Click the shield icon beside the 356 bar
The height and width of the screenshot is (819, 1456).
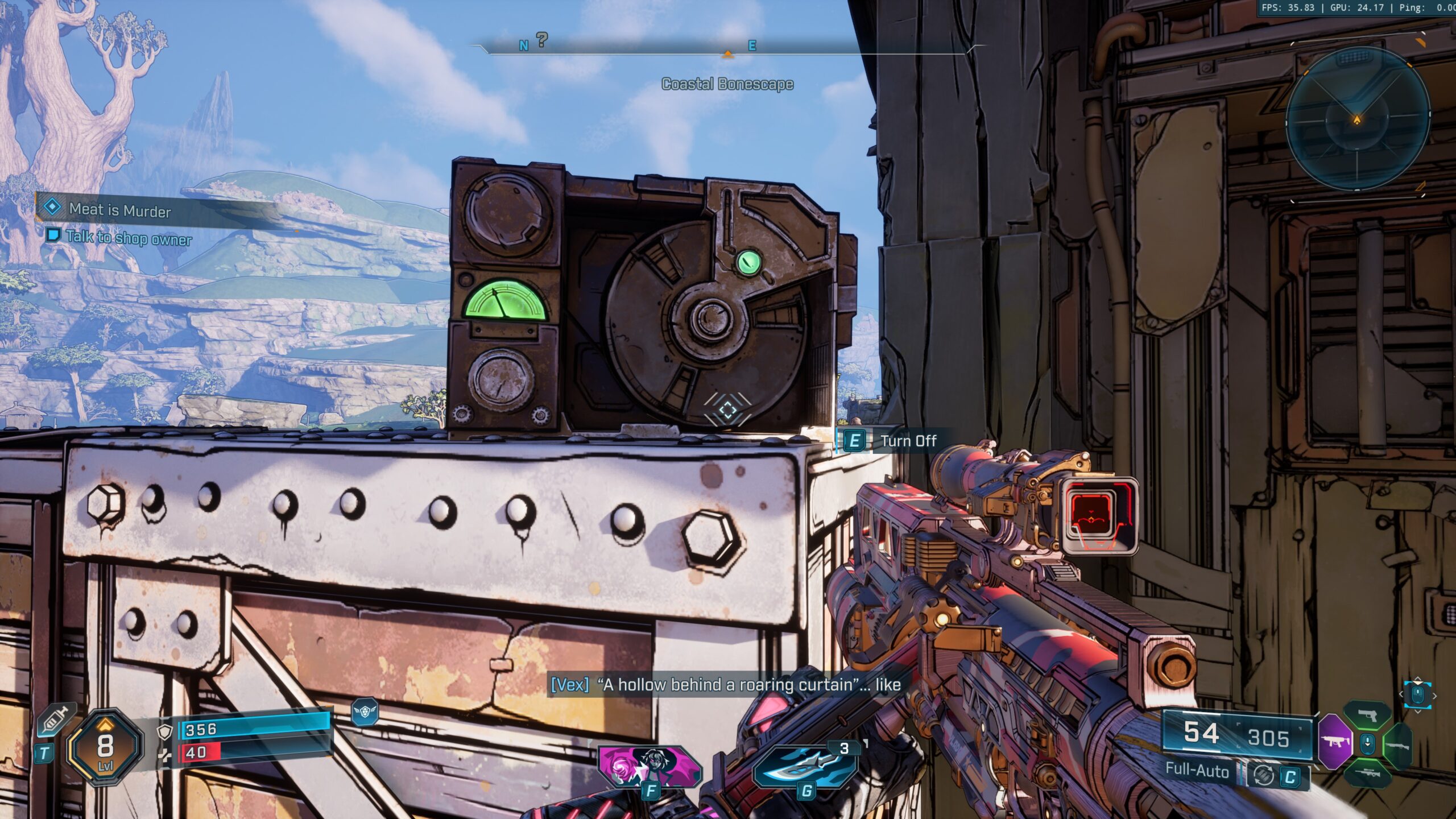coord(165,731)
